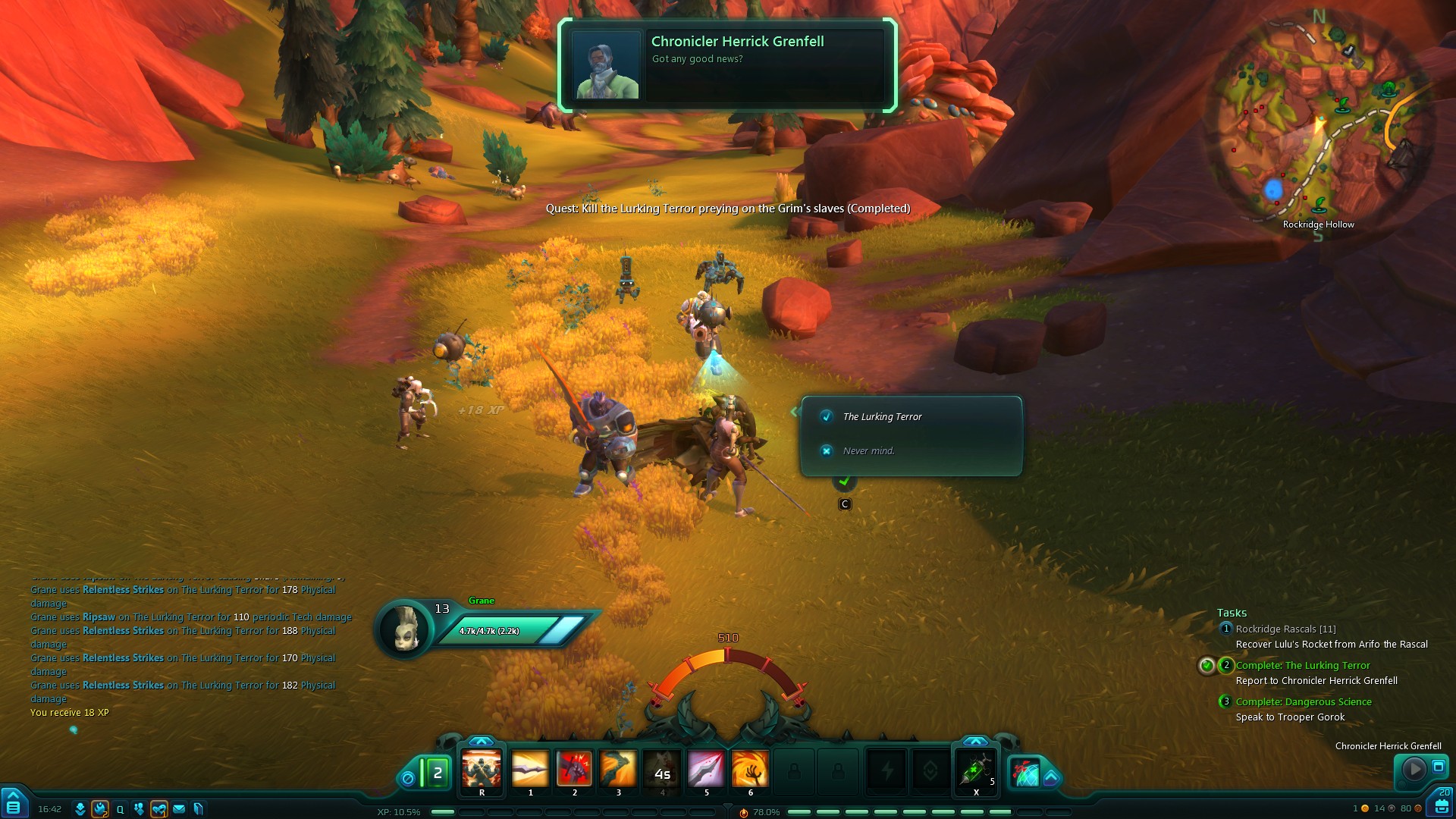1456x819 pixels.
Task: Open the mail envelope icon
Action: (179, 809)
